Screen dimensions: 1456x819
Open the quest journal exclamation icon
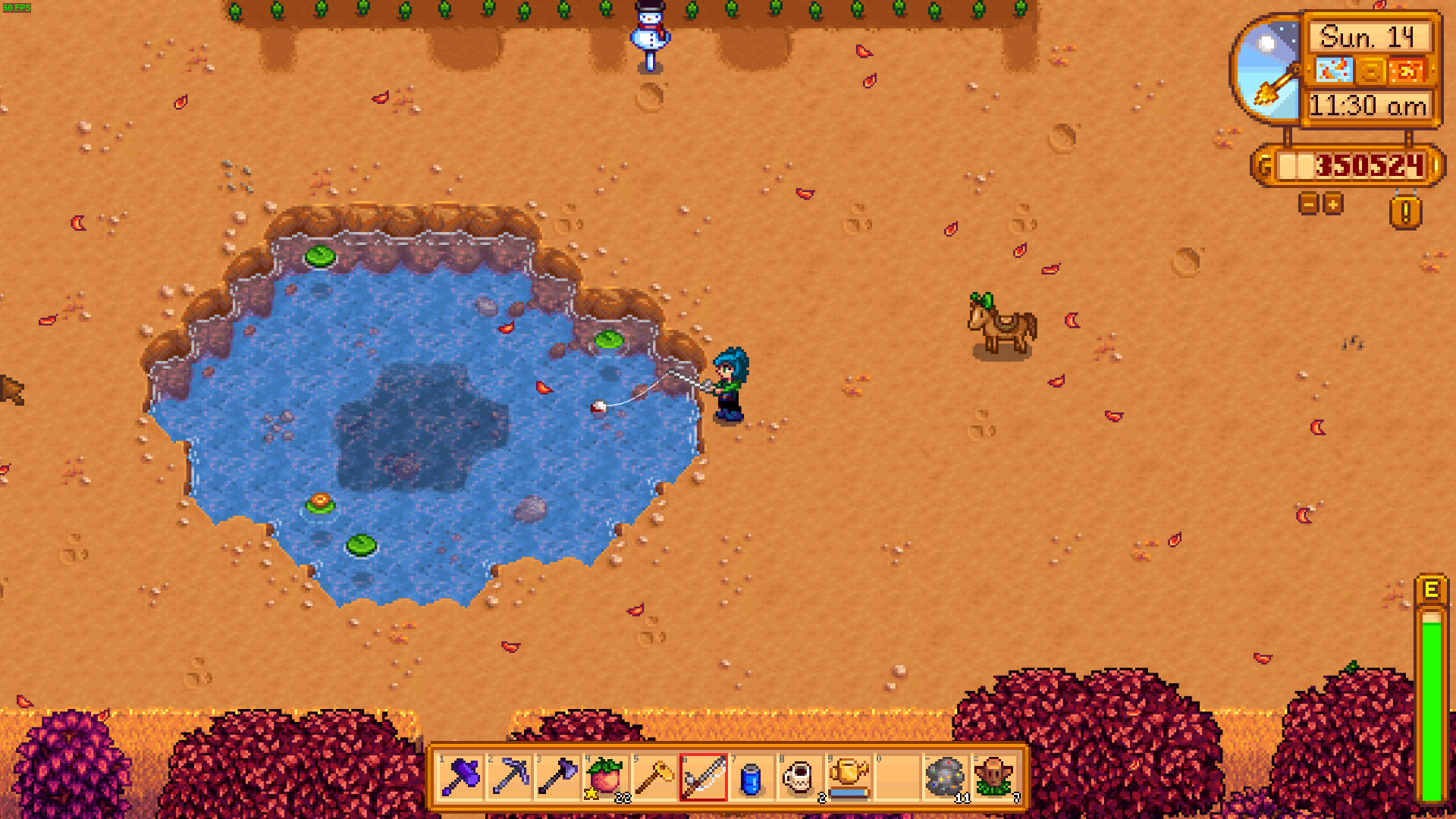point(1405,212)
